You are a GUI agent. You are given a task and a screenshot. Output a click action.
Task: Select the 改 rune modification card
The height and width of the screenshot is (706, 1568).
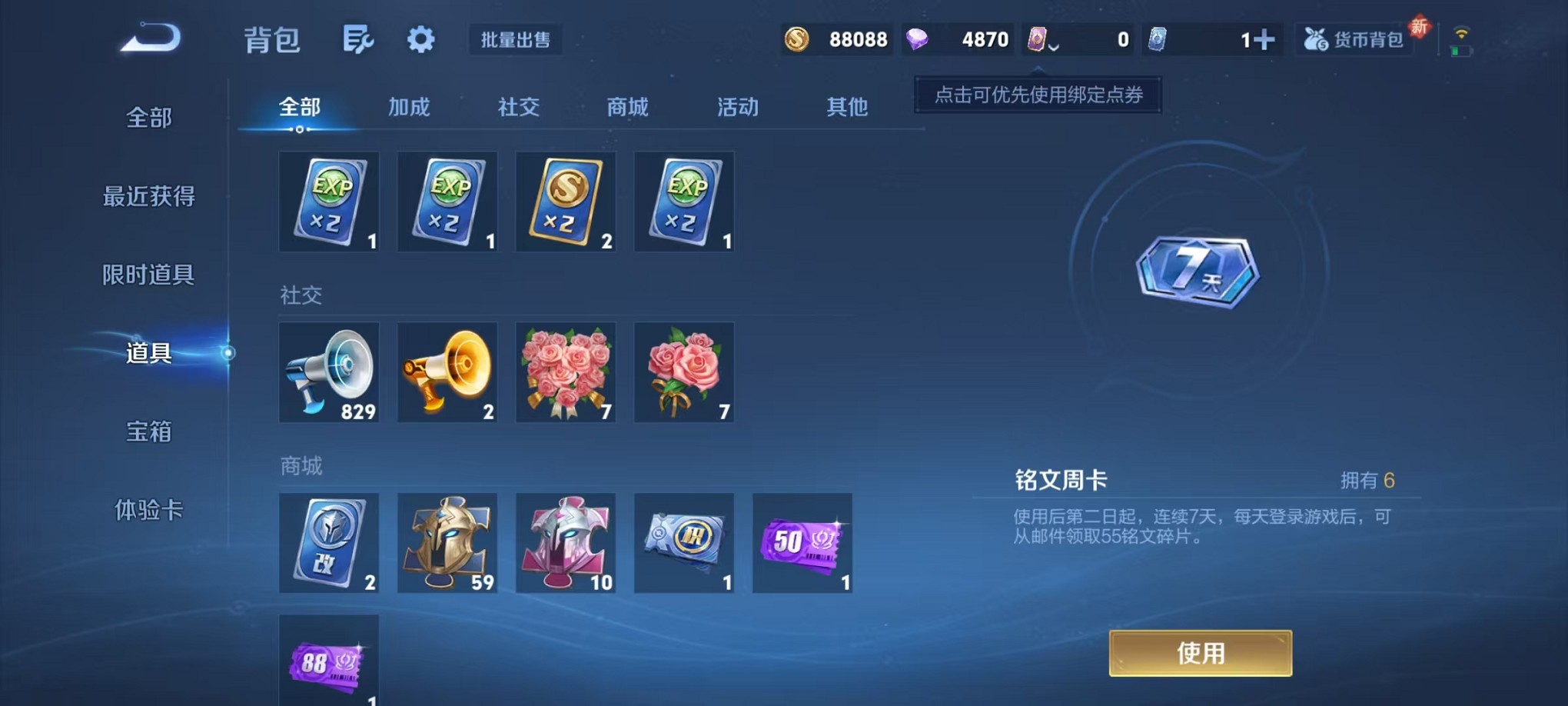329,542
